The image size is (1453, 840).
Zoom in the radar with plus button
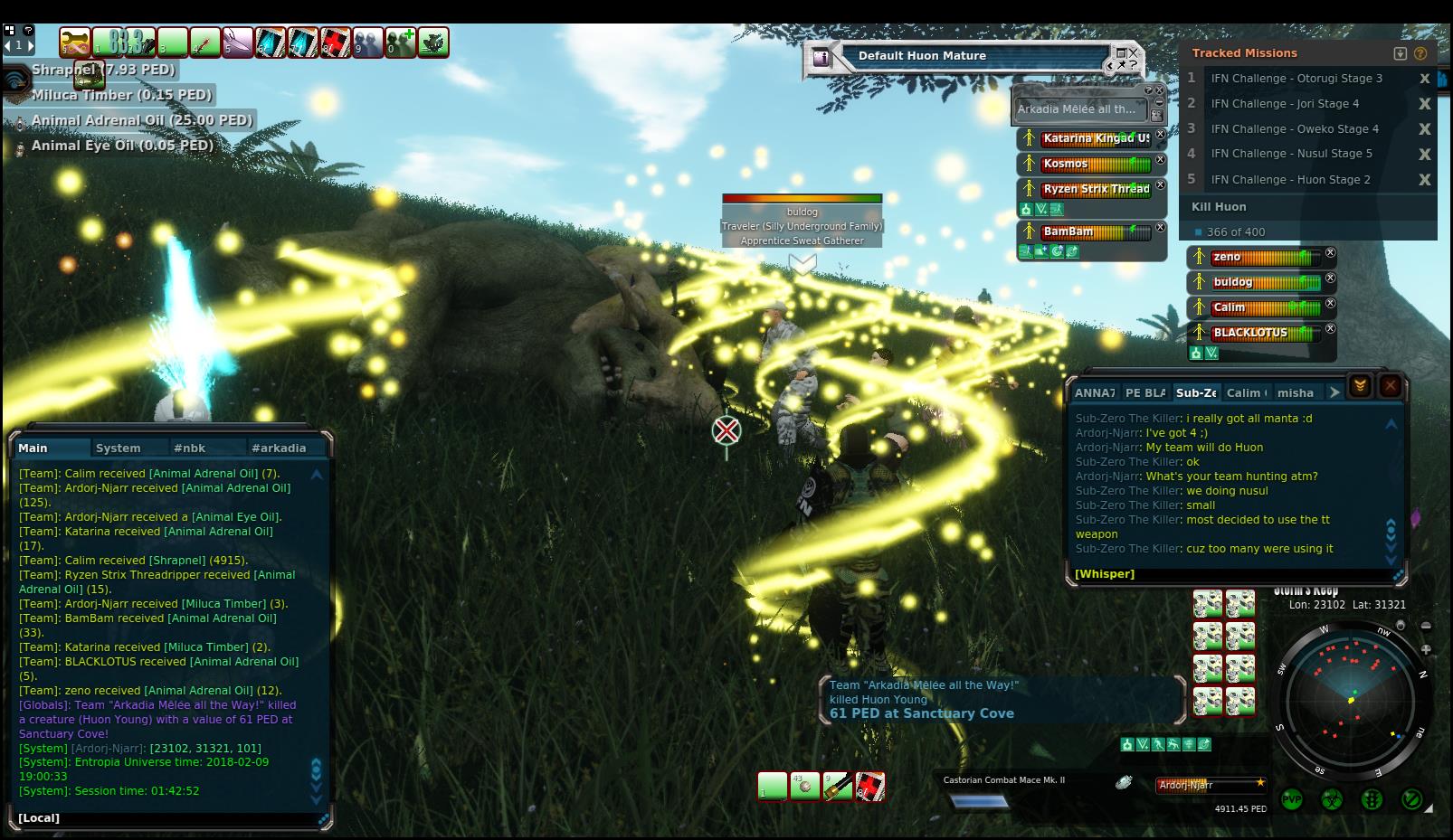point(1426,649)
